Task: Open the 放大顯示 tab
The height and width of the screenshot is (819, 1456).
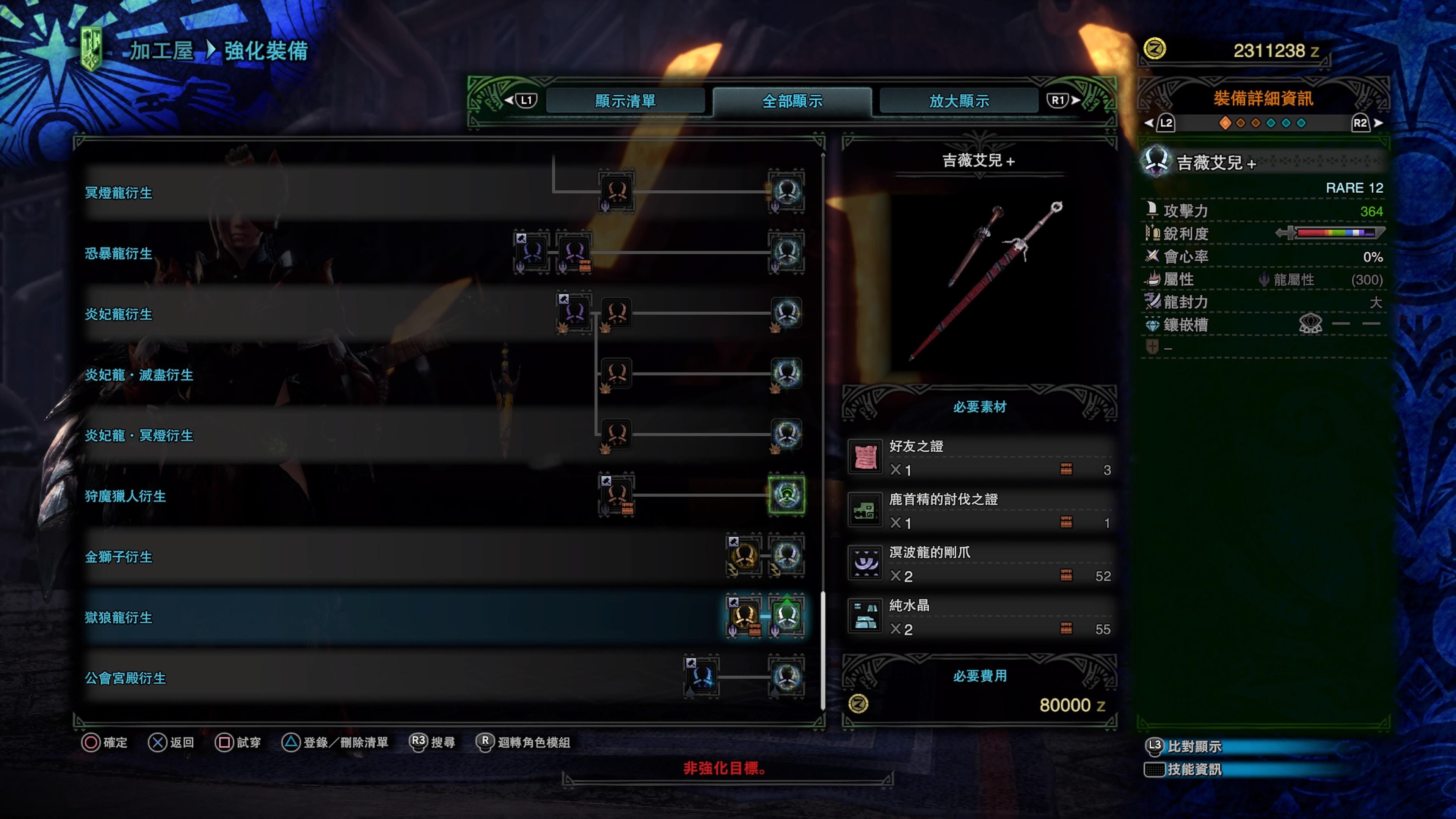Action: click(959, 101)
